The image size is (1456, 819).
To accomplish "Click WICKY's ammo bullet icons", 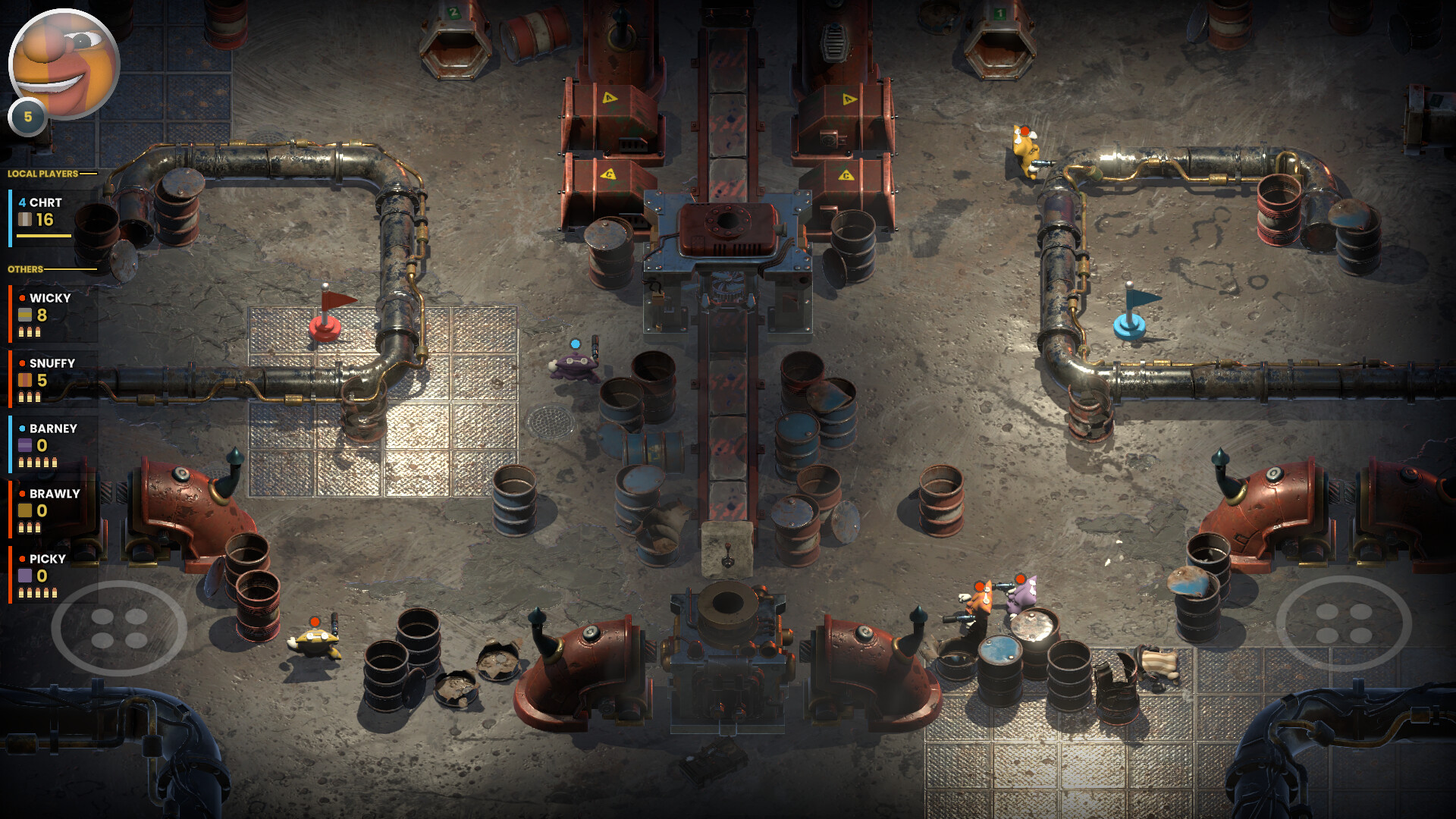I will 30,331.
